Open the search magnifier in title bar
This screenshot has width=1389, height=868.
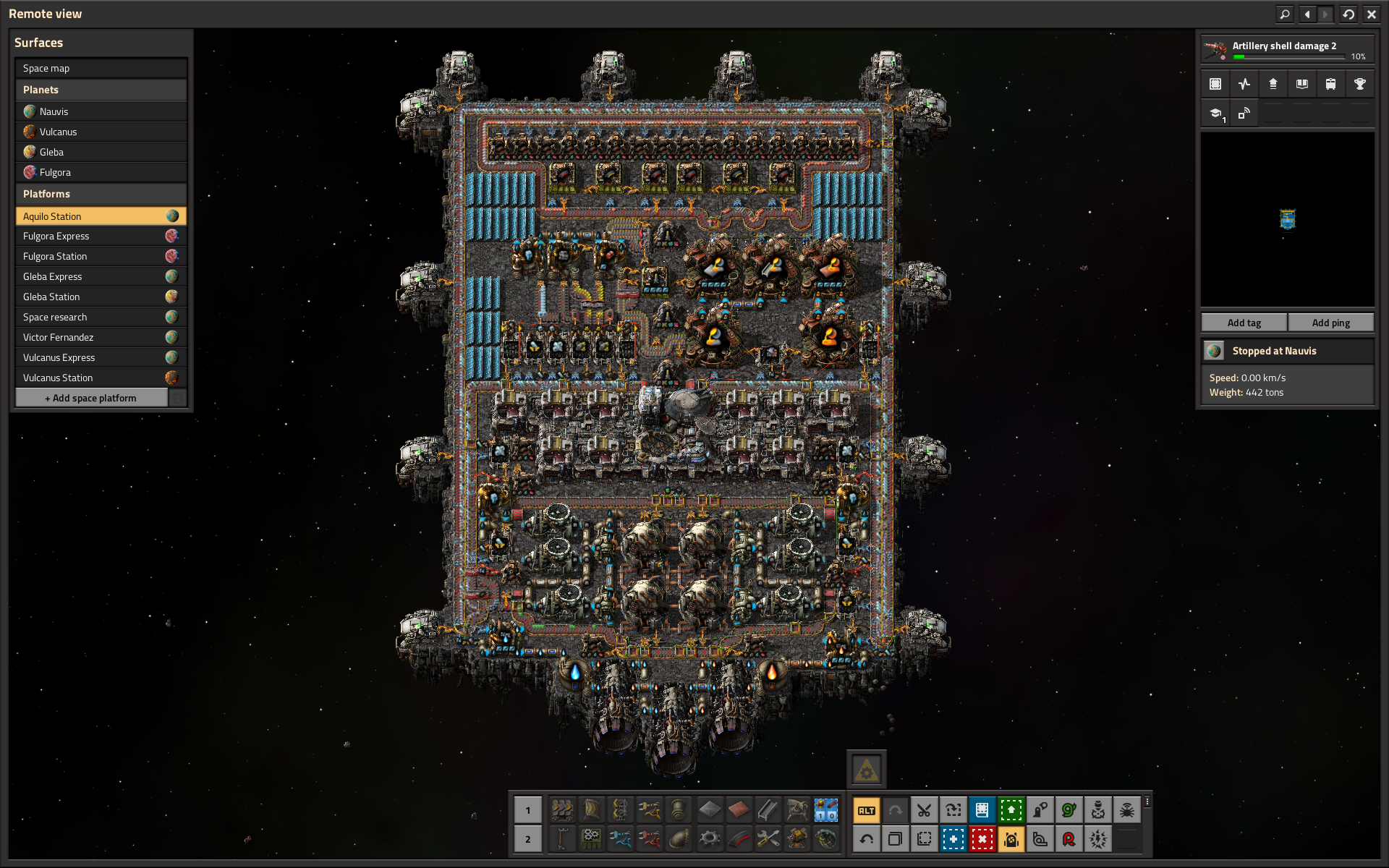[x=1284, y=14]
